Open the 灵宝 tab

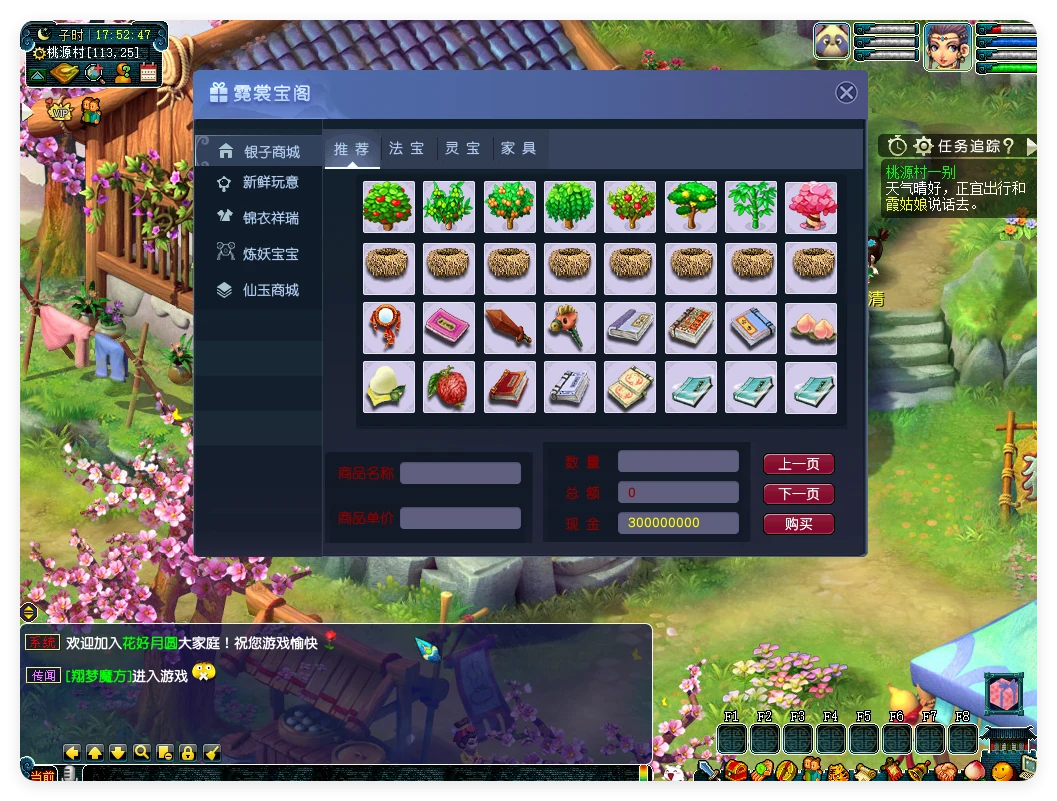pos(463,149)
